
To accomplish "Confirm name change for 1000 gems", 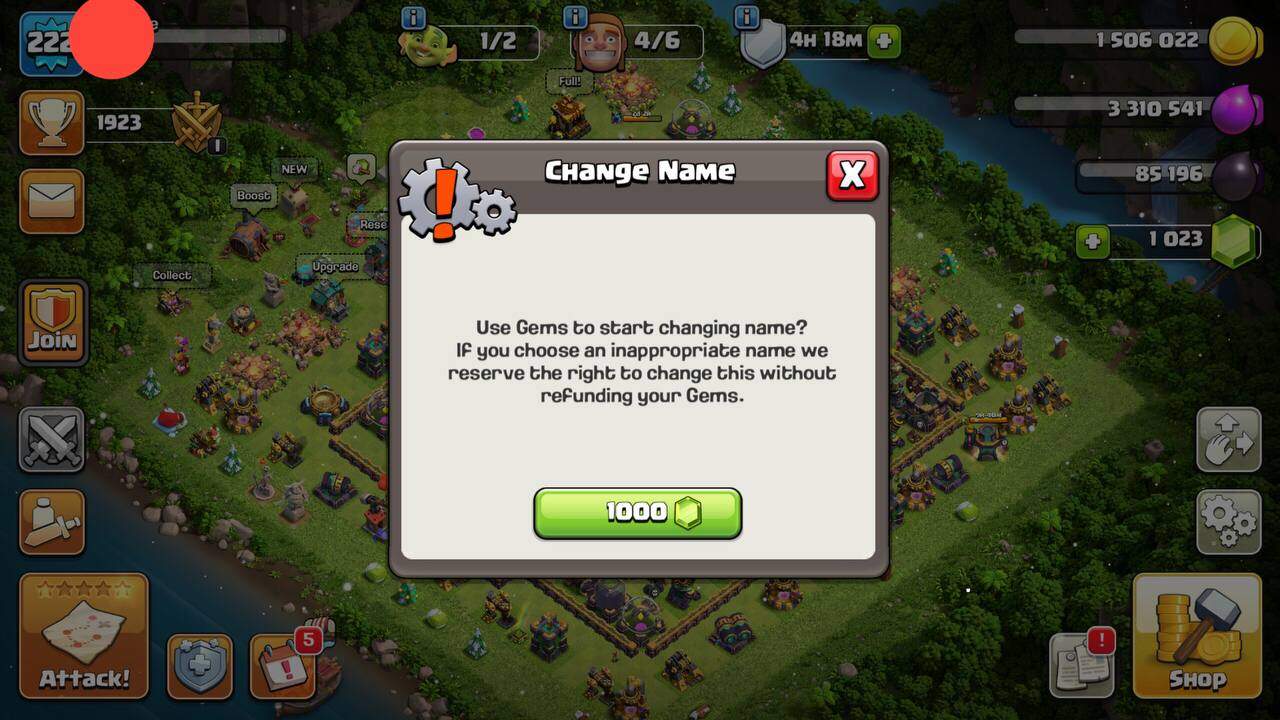I will tap(637, 513).
